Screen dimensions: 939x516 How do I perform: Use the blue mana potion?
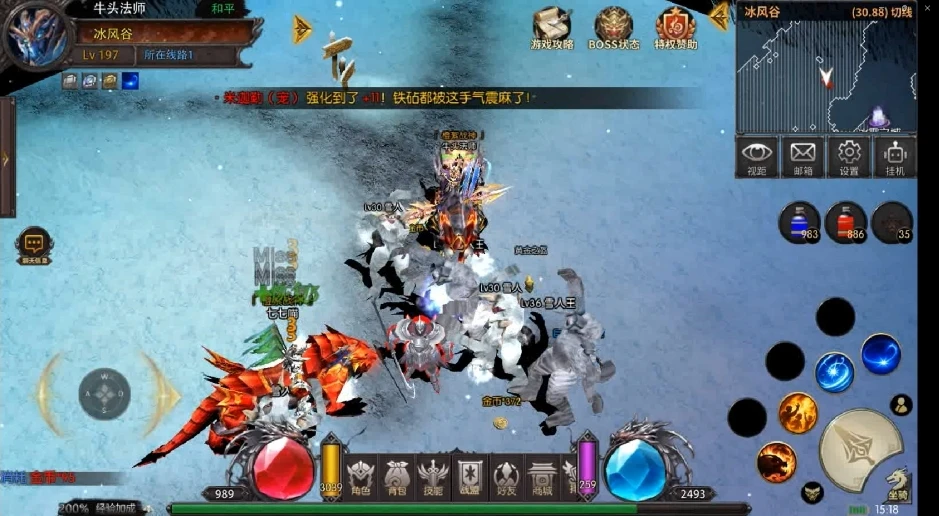pos(800,222)
